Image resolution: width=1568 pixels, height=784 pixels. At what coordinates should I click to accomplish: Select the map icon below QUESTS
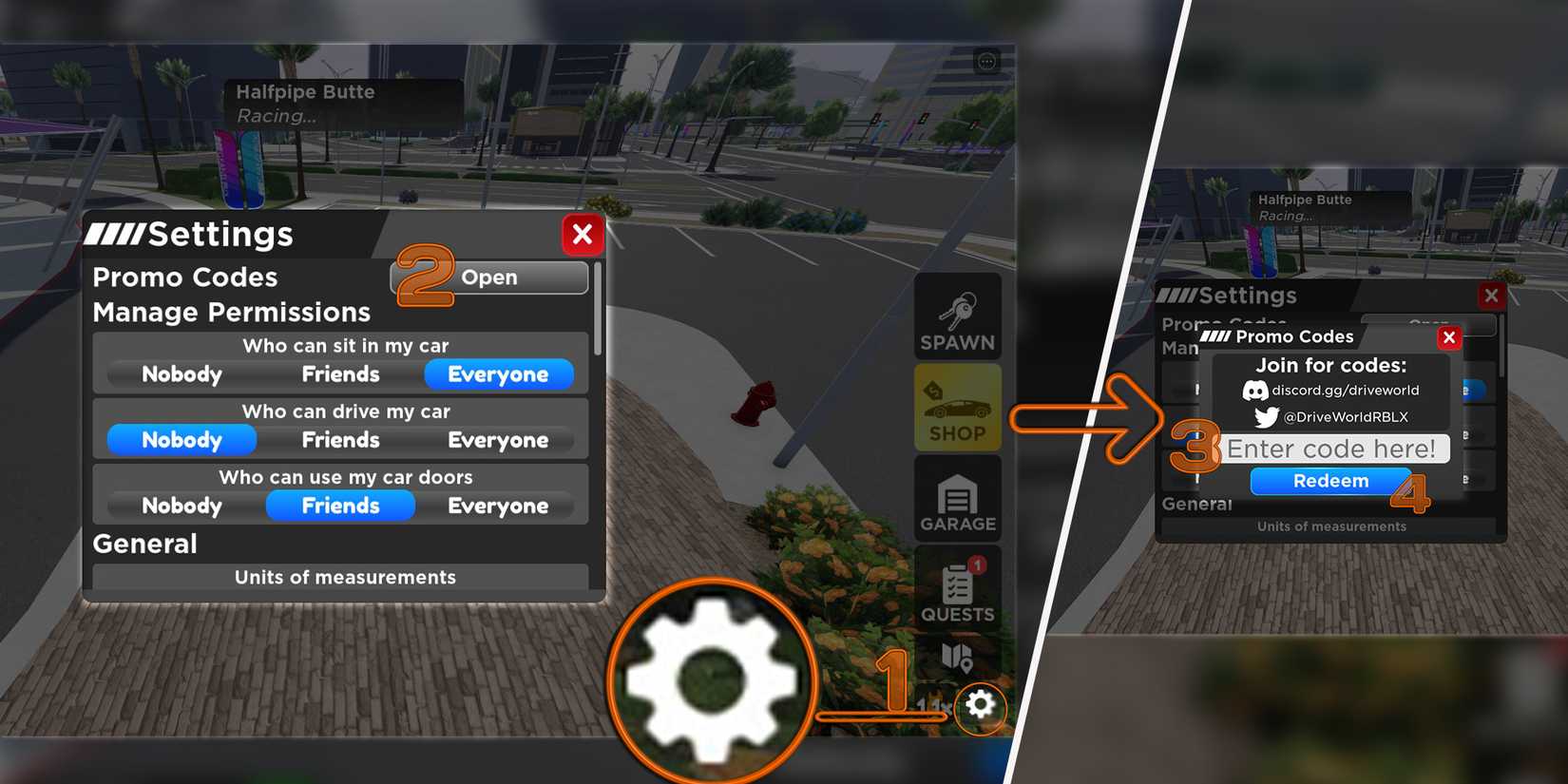pyautogui.click(x=957, y=659)
